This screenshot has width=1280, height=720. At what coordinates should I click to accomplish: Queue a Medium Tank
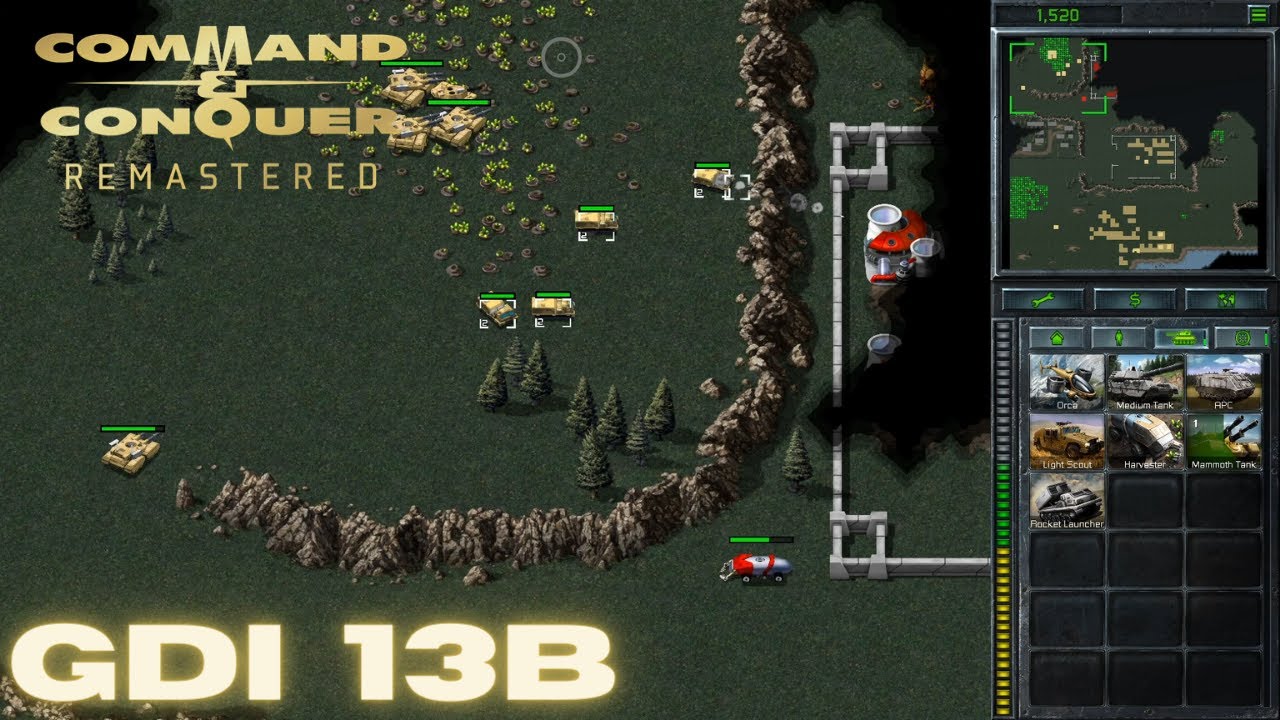1143,385
